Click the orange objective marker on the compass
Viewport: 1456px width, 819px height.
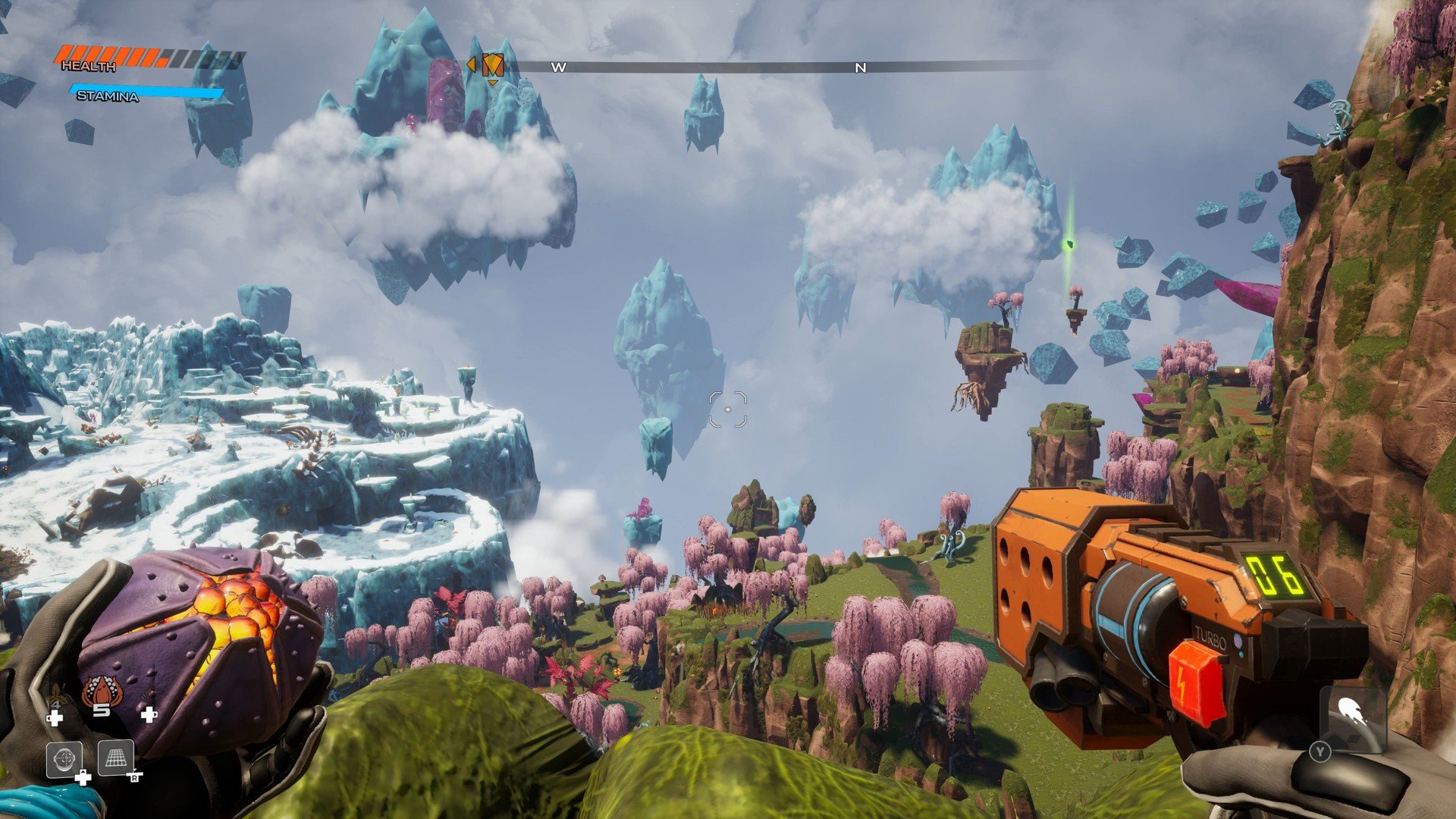click(493, 65)
